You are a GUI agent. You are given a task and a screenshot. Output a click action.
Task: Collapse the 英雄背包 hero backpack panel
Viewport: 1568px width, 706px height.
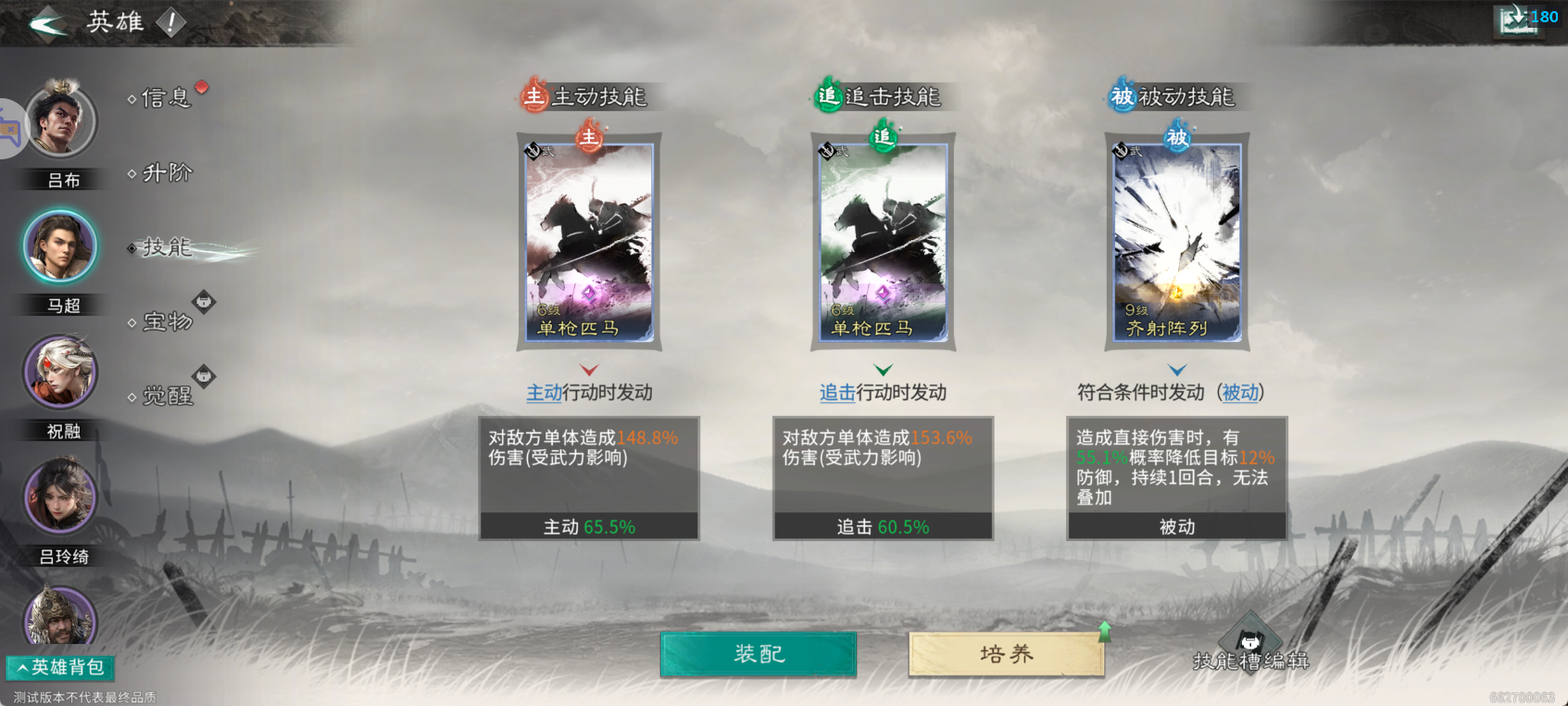(59, 667)
